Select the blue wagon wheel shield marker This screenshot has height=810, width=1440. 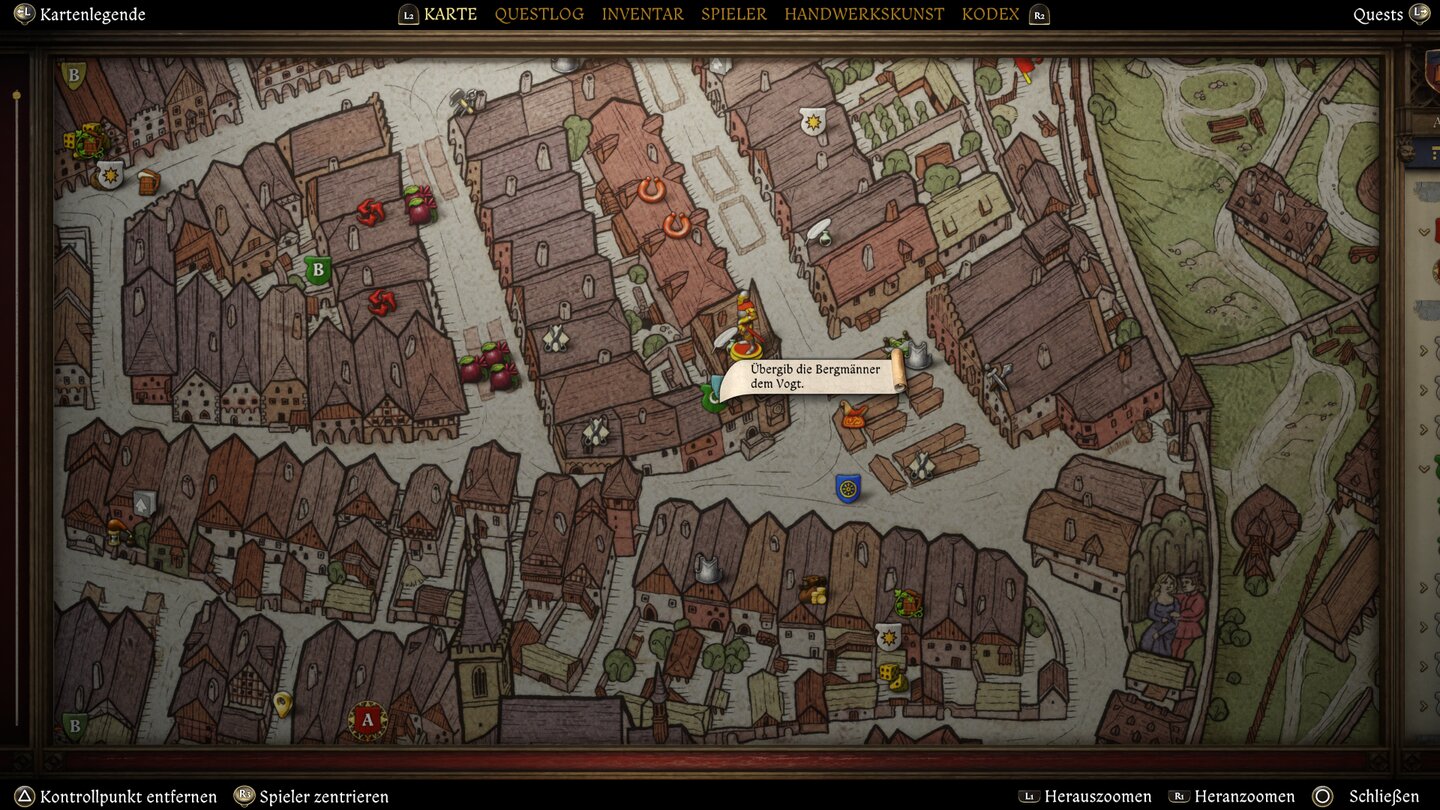click(x=848, y=488)
